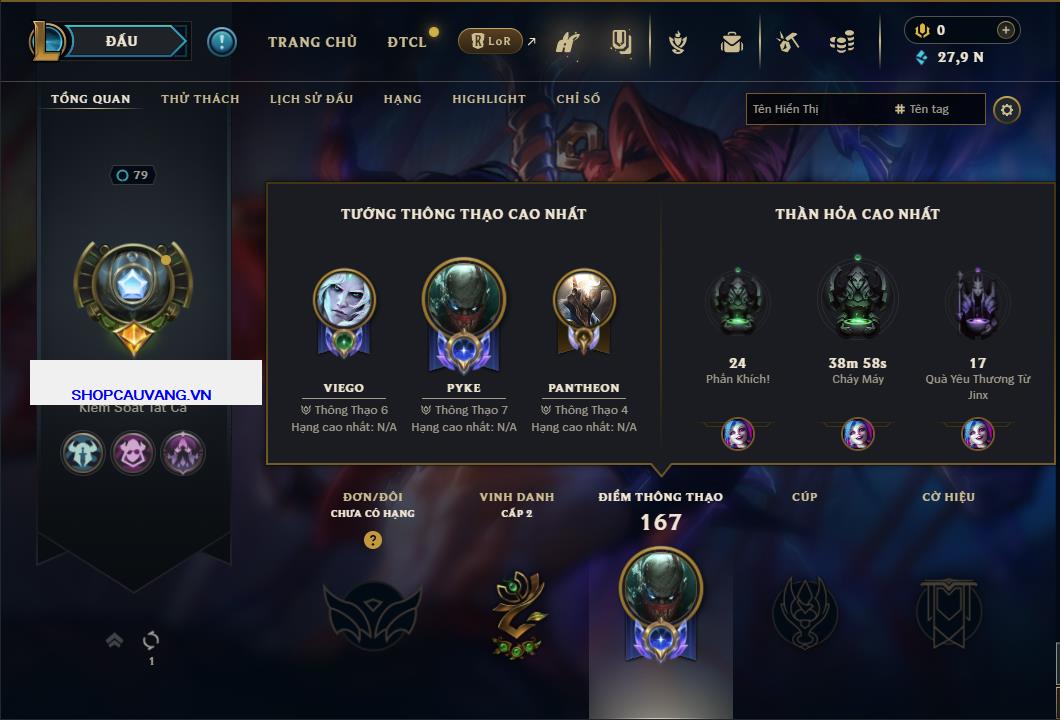Open the HẠNG tab
1060x720 pixels.
coord(402,99)
